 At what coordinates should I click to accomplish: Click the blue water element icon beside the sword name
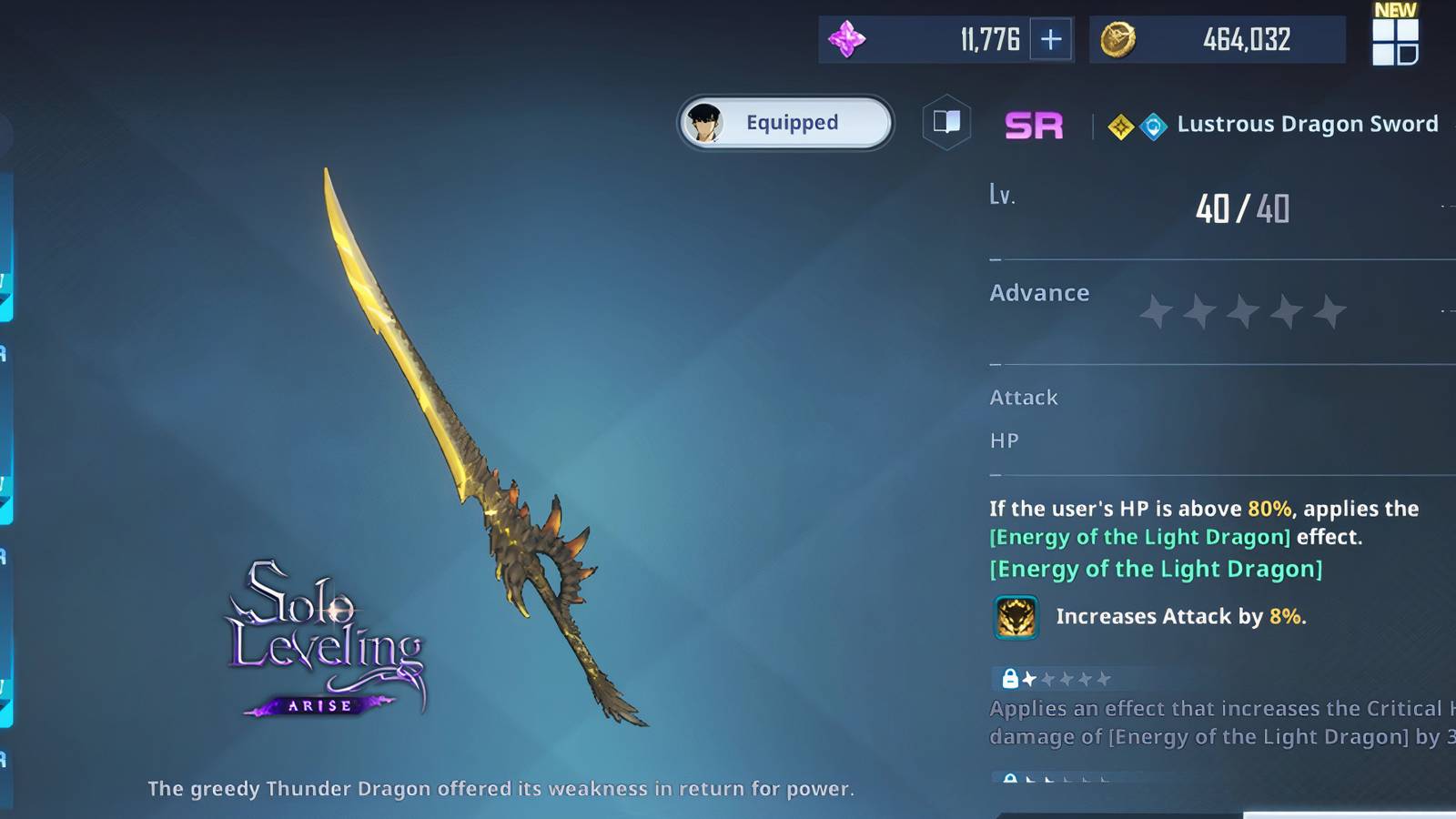1154,126
